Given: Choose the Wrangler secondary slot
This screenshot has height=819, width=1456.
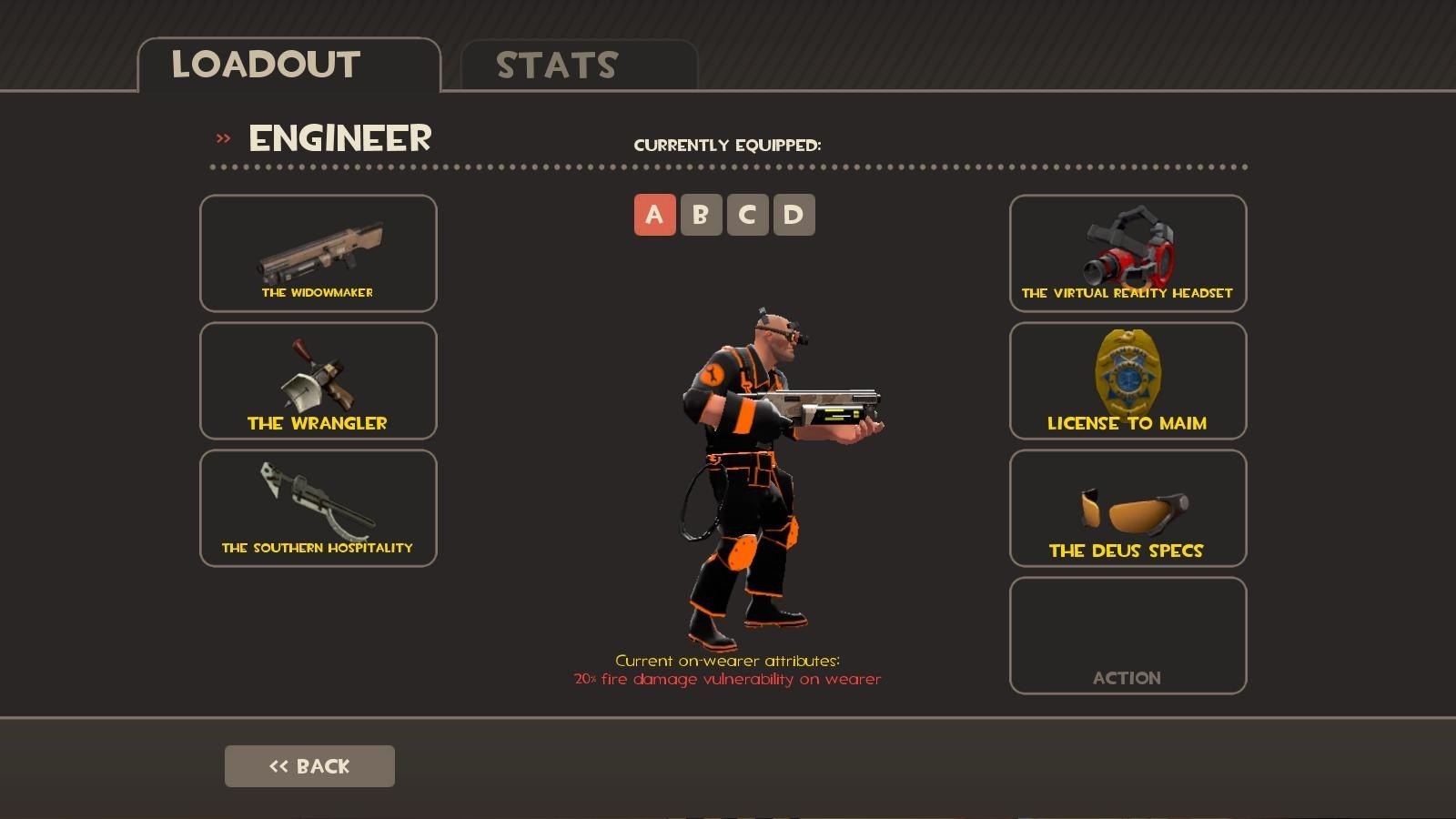Looking at the screenshot, I should (x=318, y=380).
